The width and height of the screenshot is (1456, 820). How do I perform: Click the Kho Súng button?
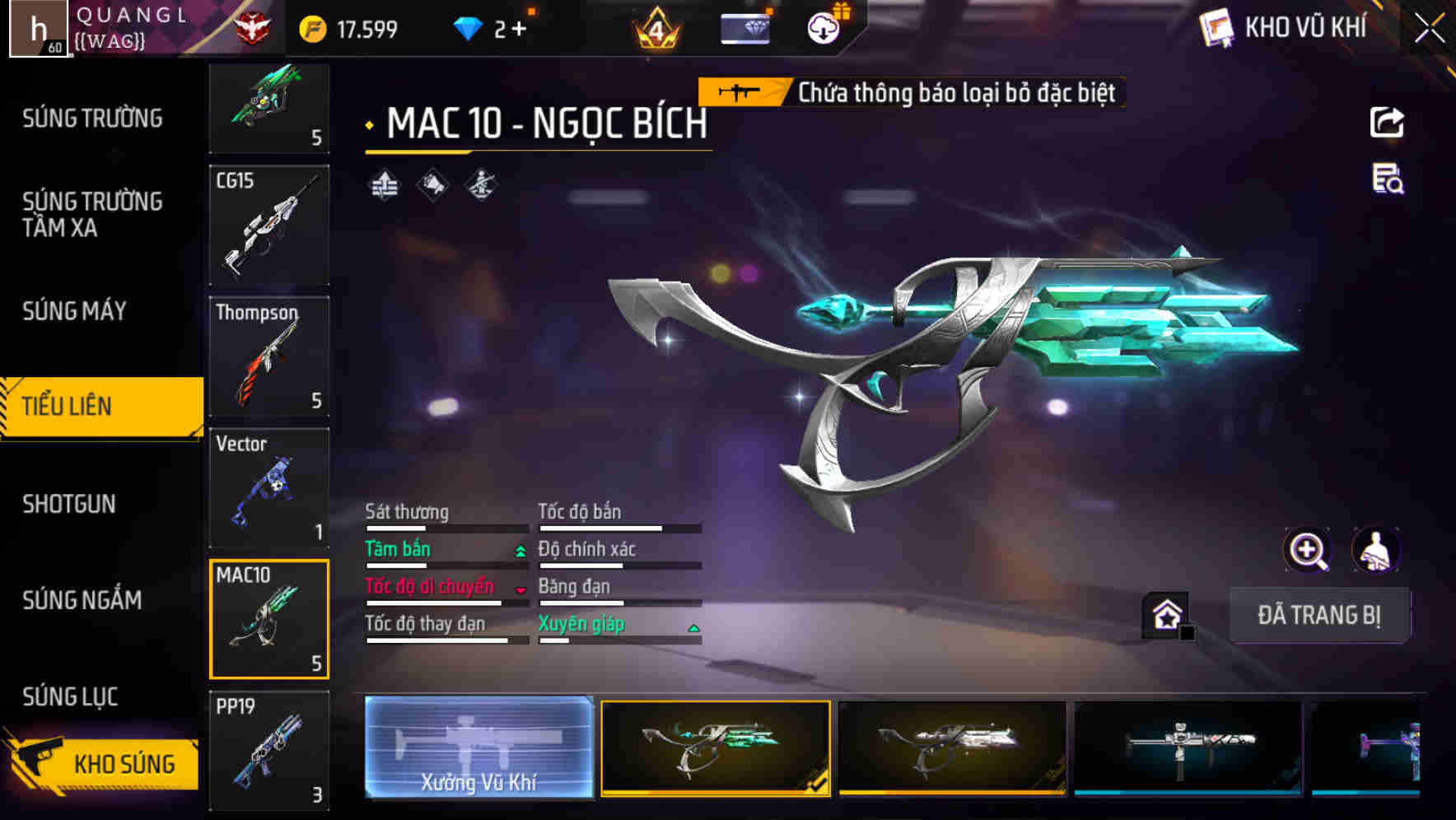(105, 763)
